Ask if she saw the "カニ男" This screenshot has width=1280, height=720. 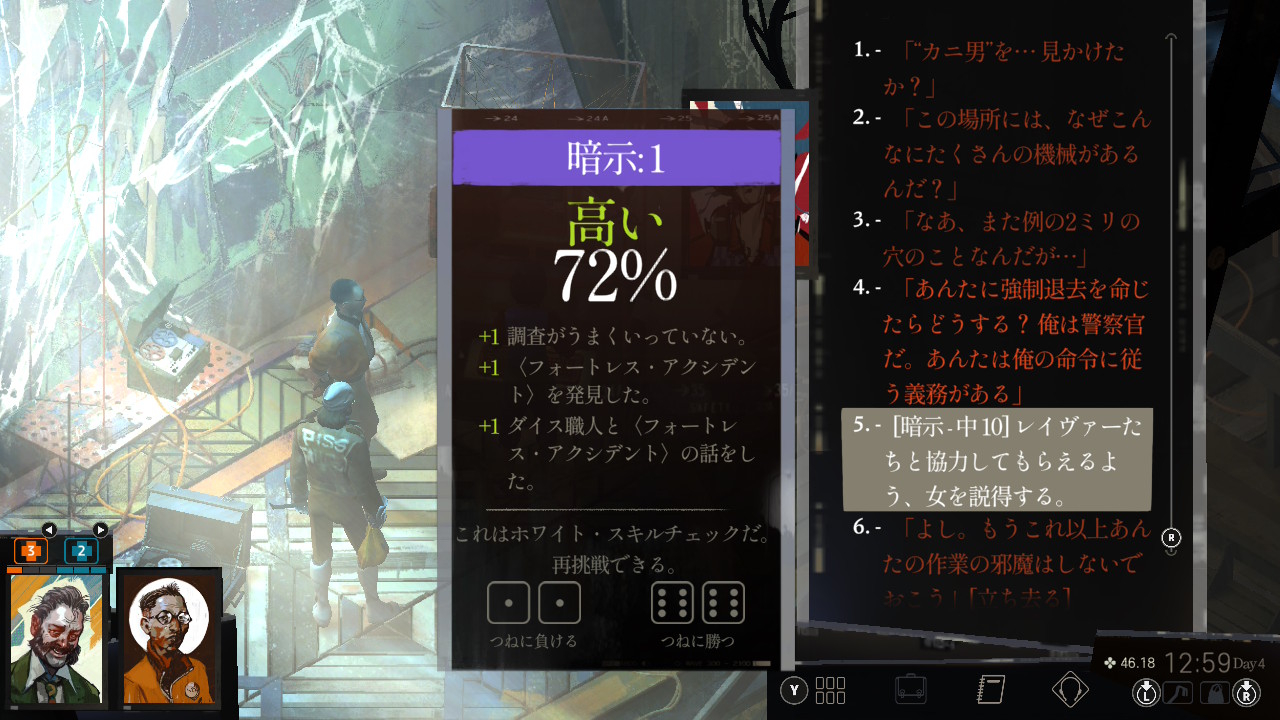(1000, 65)
